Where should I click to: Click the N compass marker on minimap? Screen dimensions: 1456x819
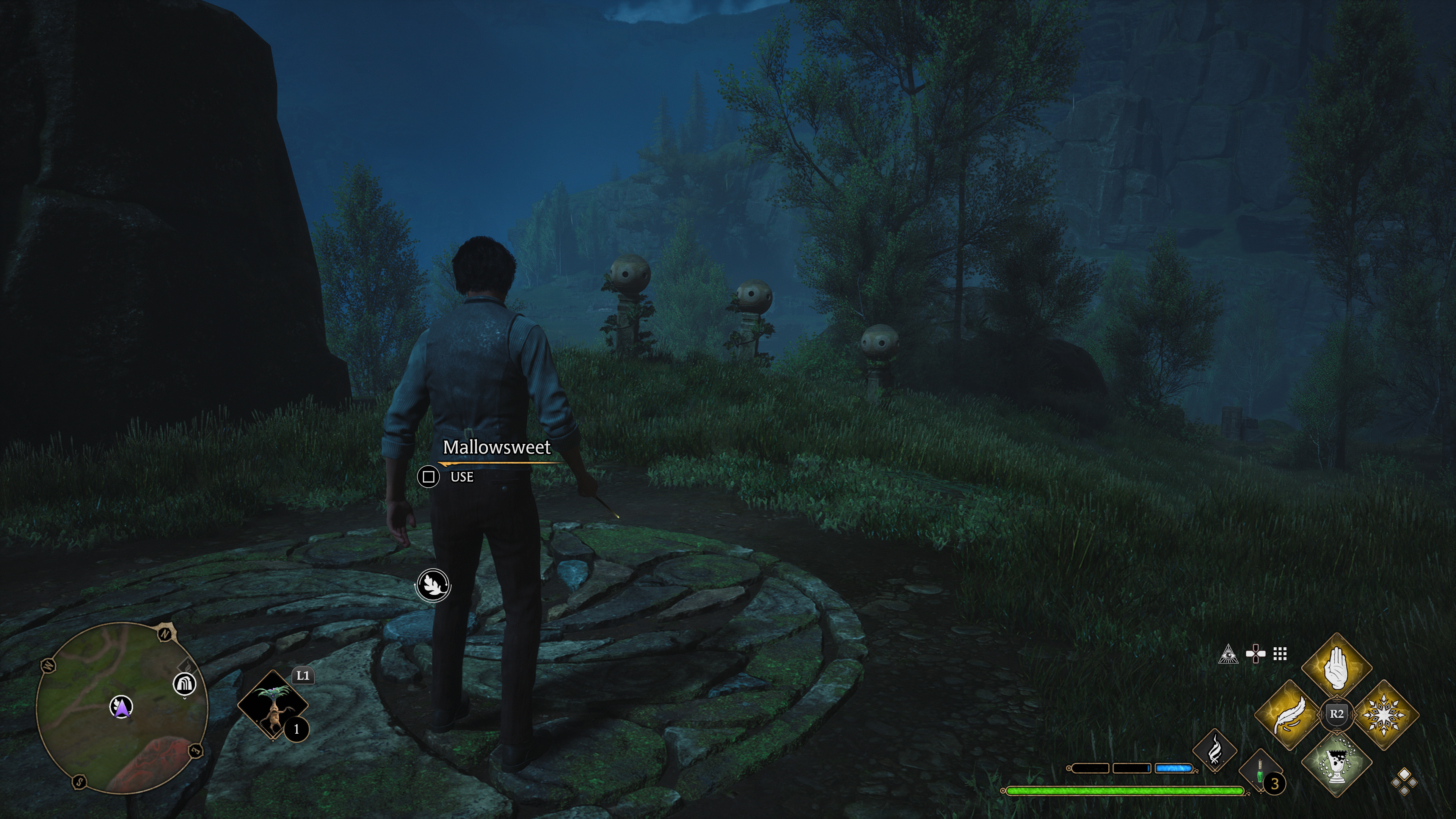(165, 634)
